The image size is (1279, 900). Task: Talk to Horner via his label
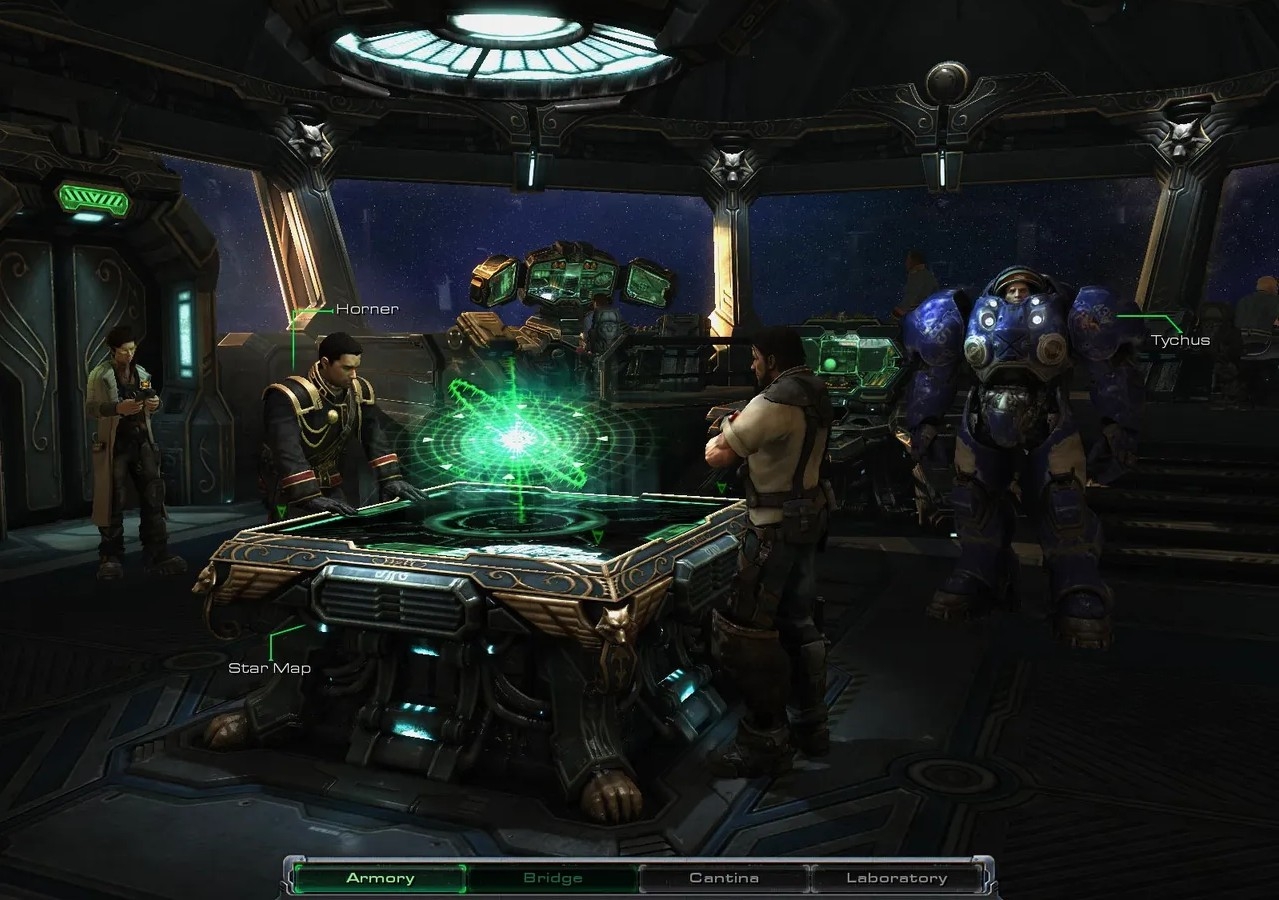[366, 309]
